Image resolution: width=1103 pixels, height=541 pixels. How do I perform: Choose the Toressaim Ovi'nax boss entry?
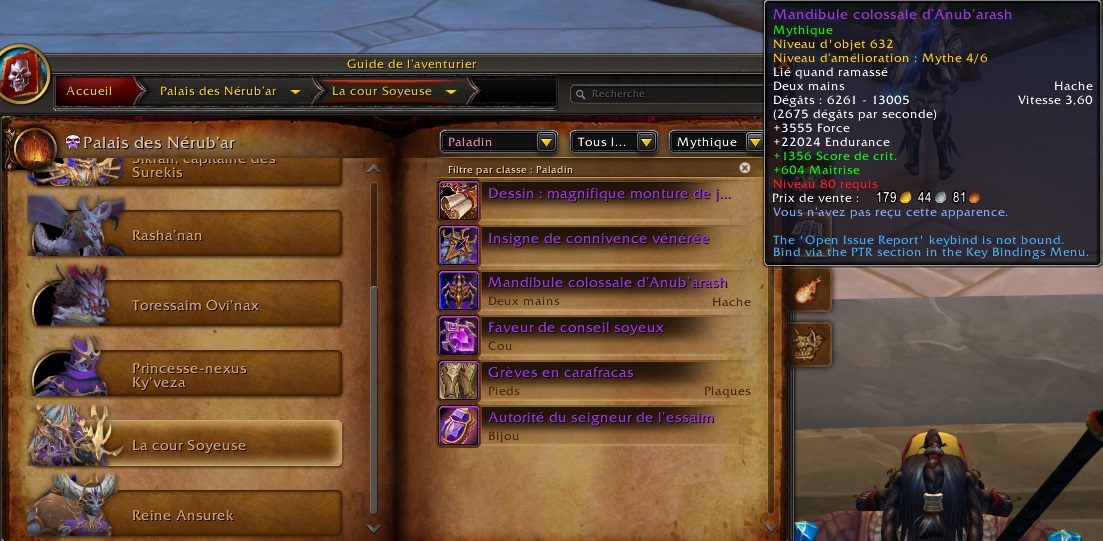(x=187, y=305)
